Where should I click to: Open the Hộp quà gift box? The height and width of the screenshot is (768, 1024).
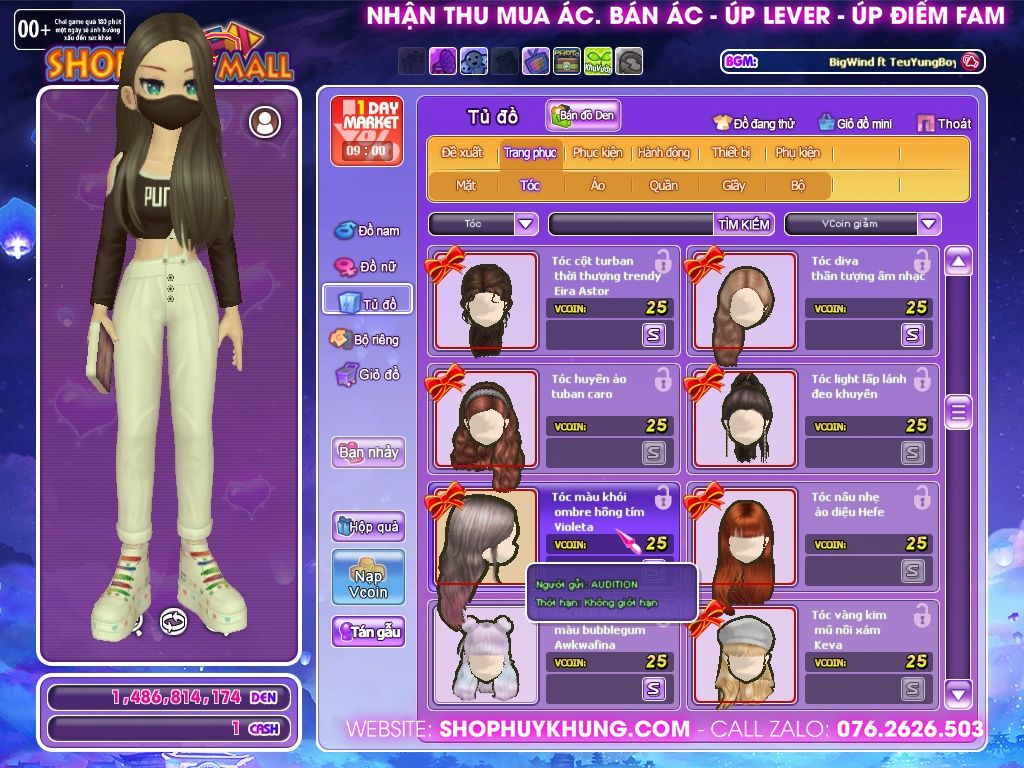point(368,526)
